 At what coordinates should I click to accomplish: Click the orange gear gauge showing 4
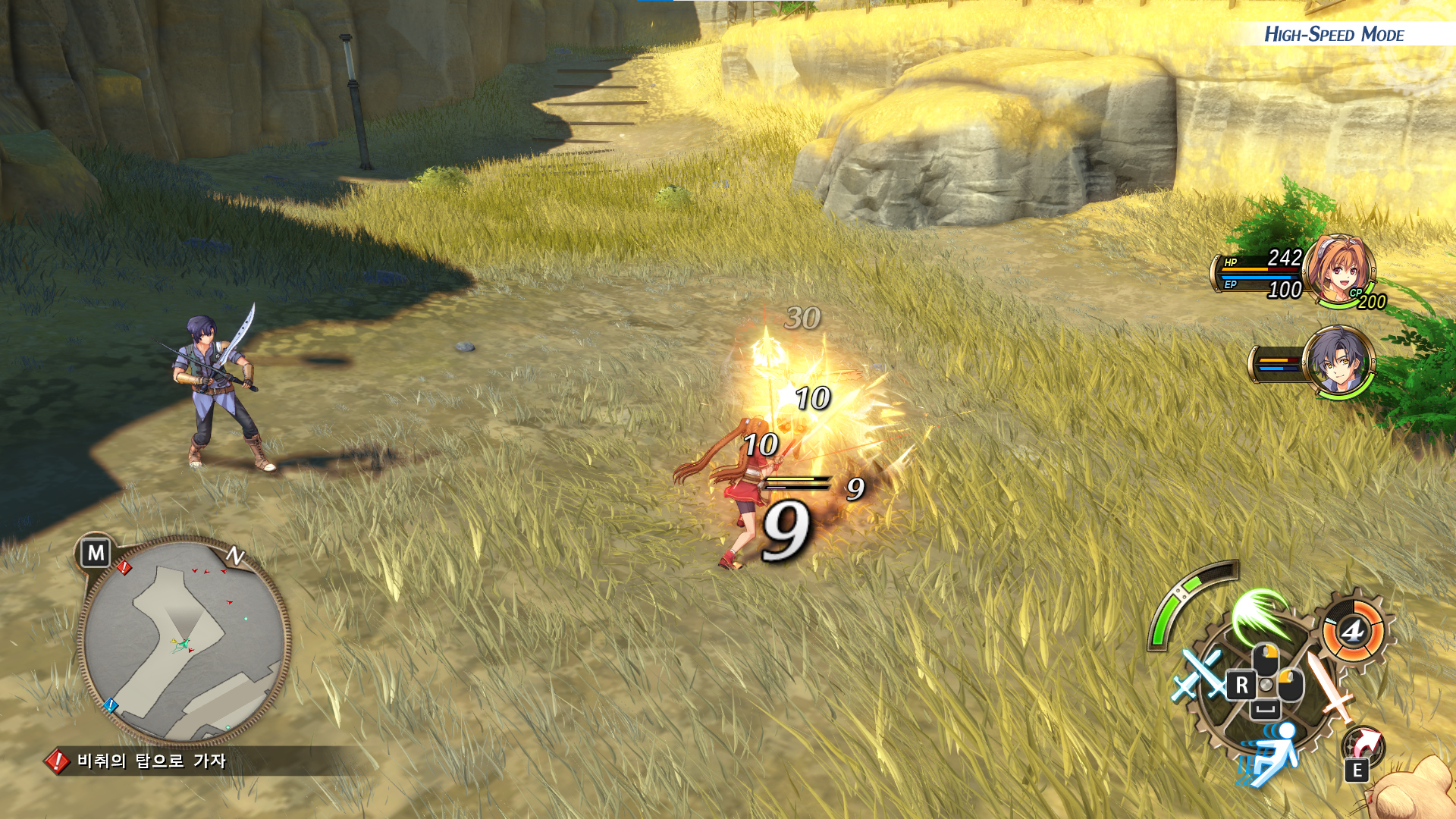1353,630
